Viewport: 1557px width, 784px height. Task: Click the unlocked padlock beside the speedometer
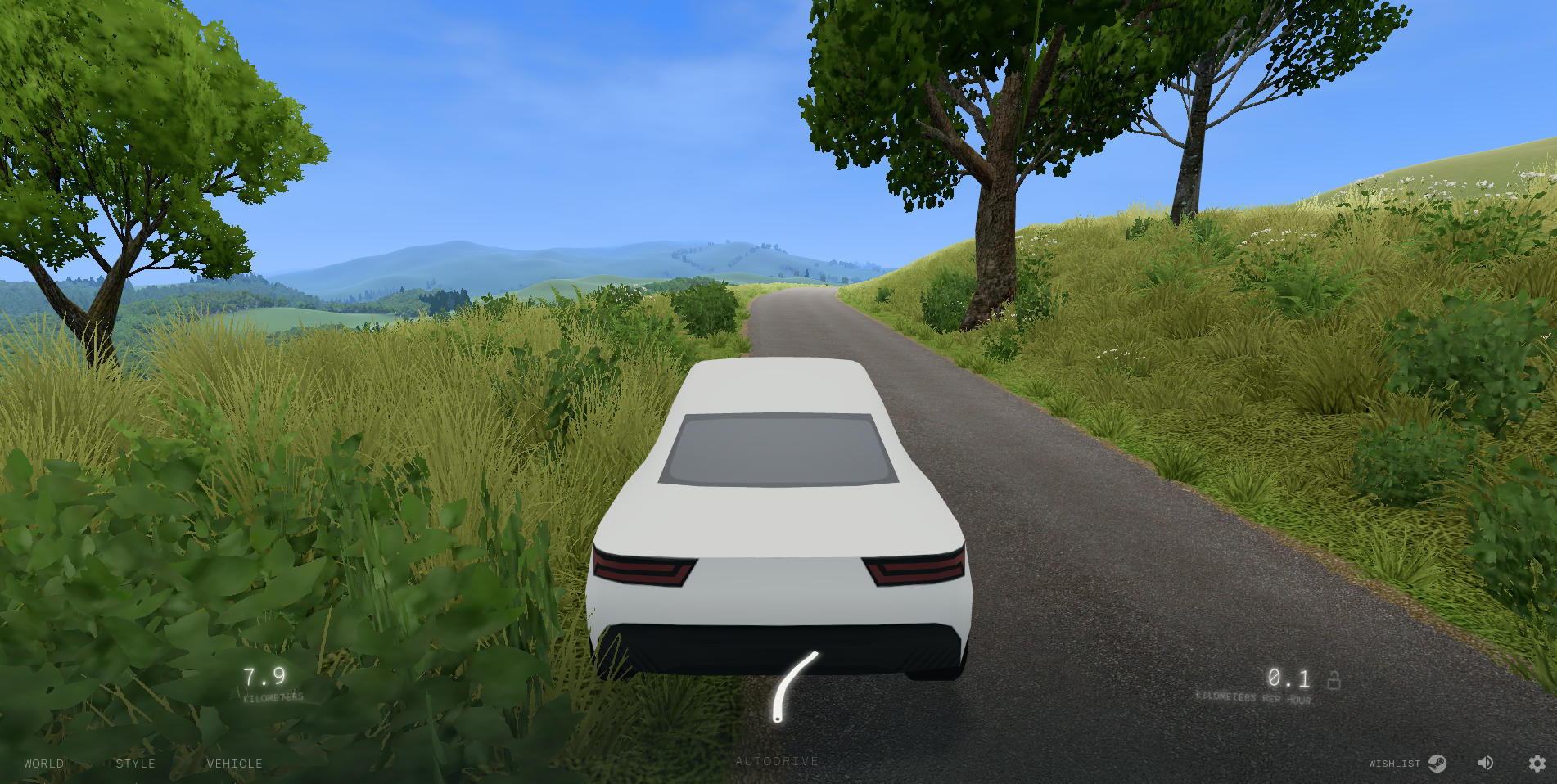pyautogui.click(x=1334, y=680)
